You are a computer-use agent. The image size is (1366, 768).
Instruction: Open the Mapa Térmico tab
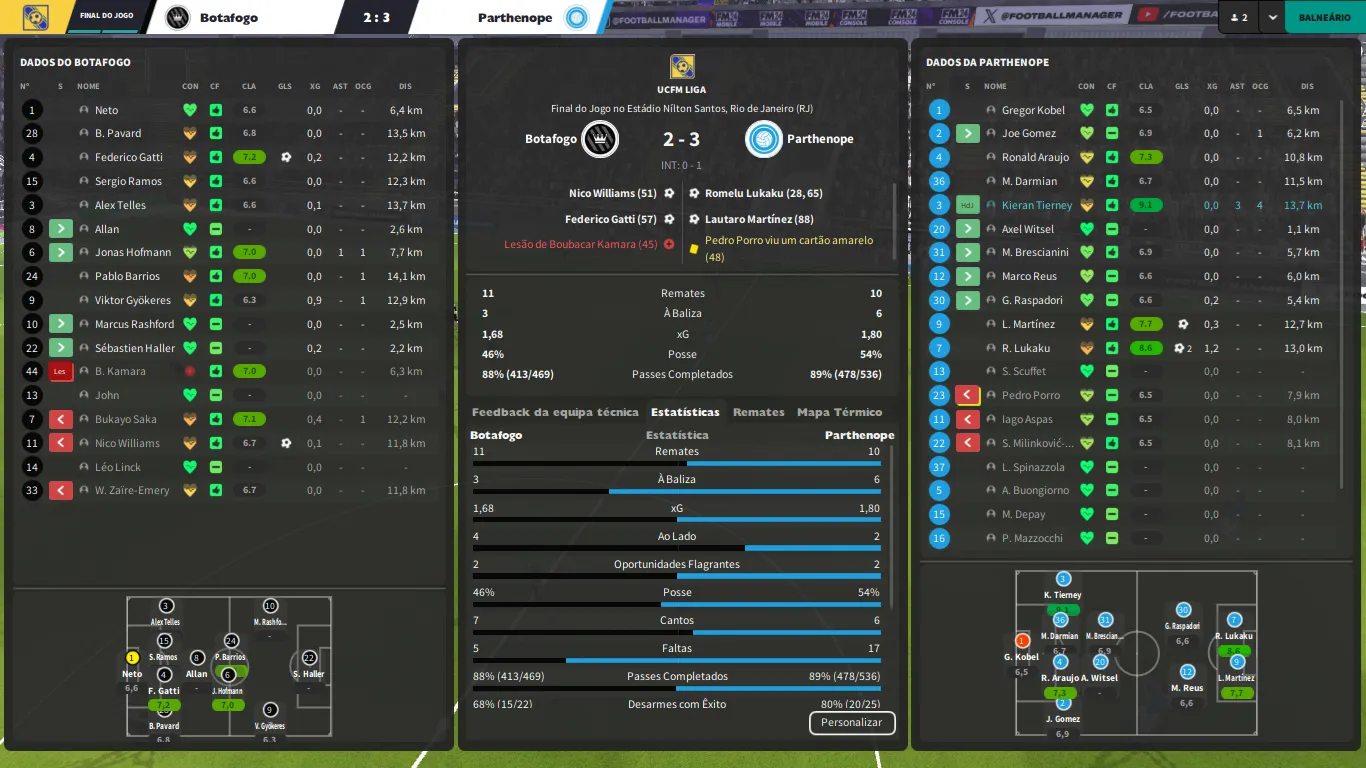pyautogui.click(x=839, y=412)
